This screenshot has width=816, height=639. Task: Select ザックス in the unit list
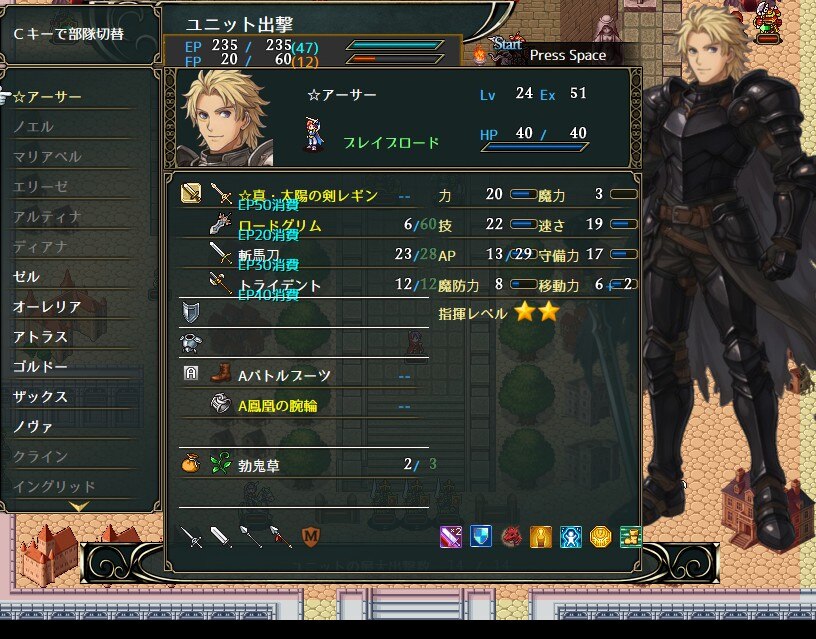pos(41,397)
